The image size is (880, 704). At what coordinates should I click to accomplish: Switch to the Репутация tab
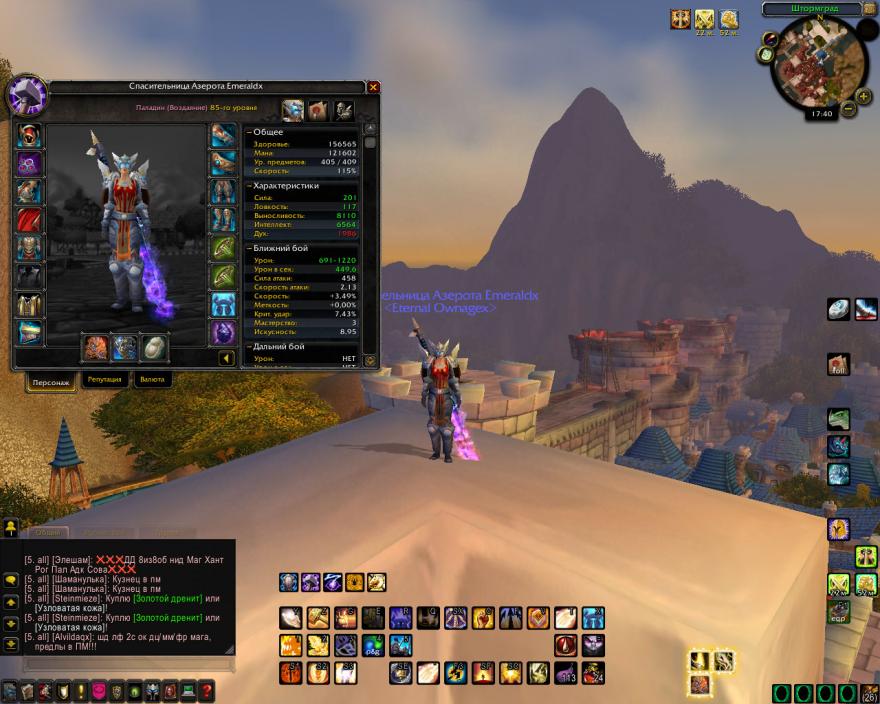pyautogui.click(x=104, y=380)
